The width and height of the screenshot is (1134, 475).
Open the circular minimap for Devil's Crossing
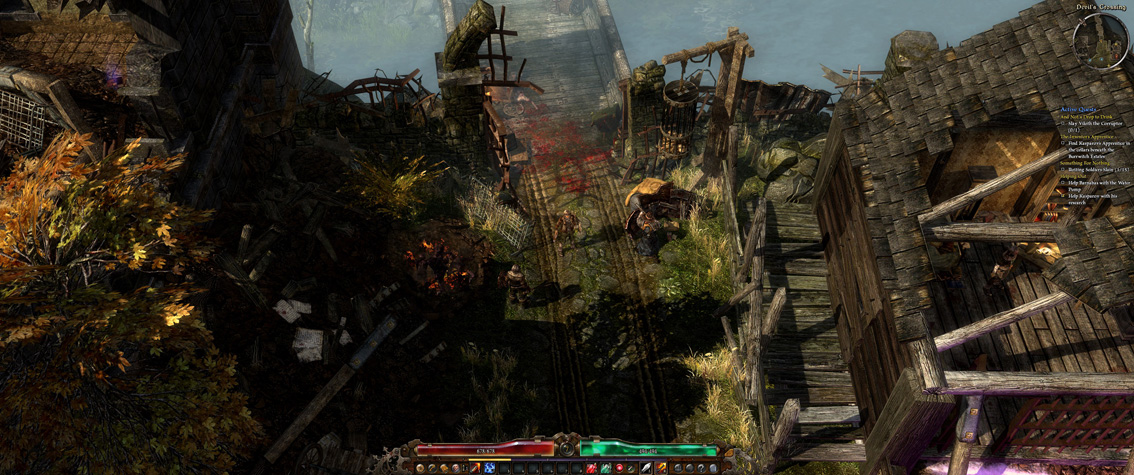1100,40
